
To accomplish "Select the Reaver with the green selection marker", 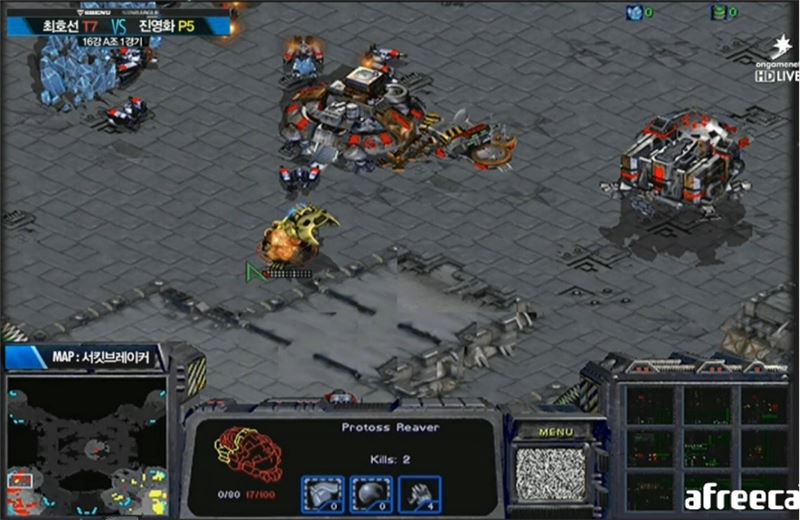I will click(292, 238).
